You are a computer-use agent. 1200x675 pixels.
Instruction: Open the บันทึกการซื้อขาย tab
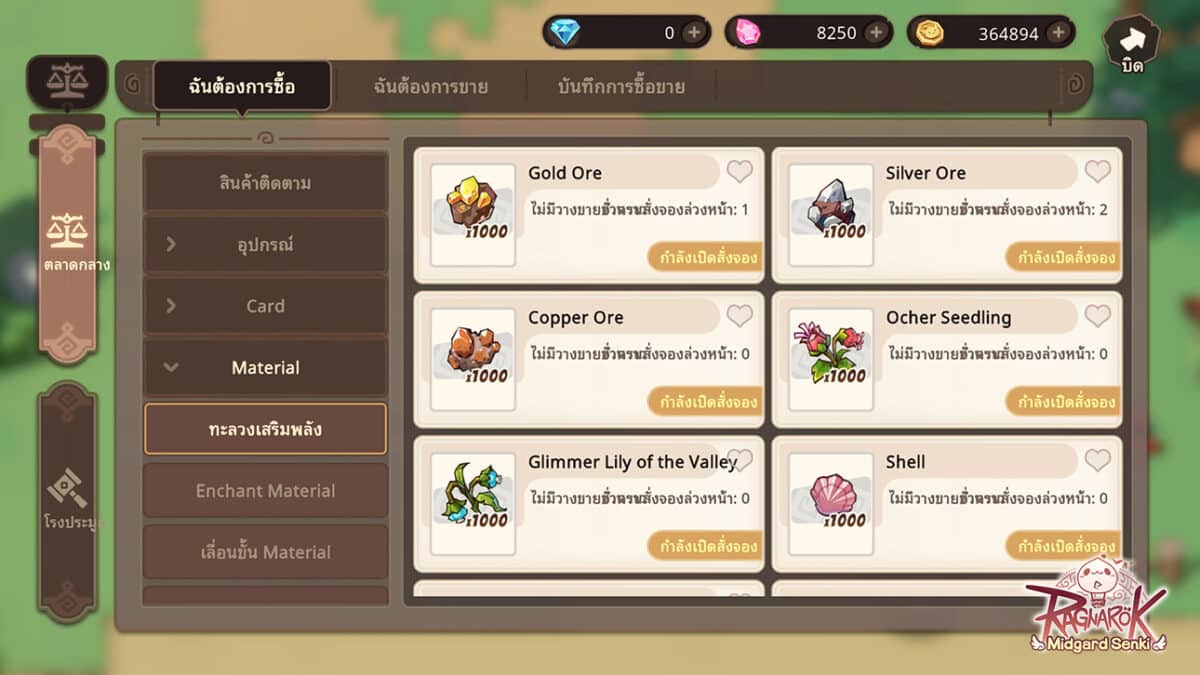621,86
